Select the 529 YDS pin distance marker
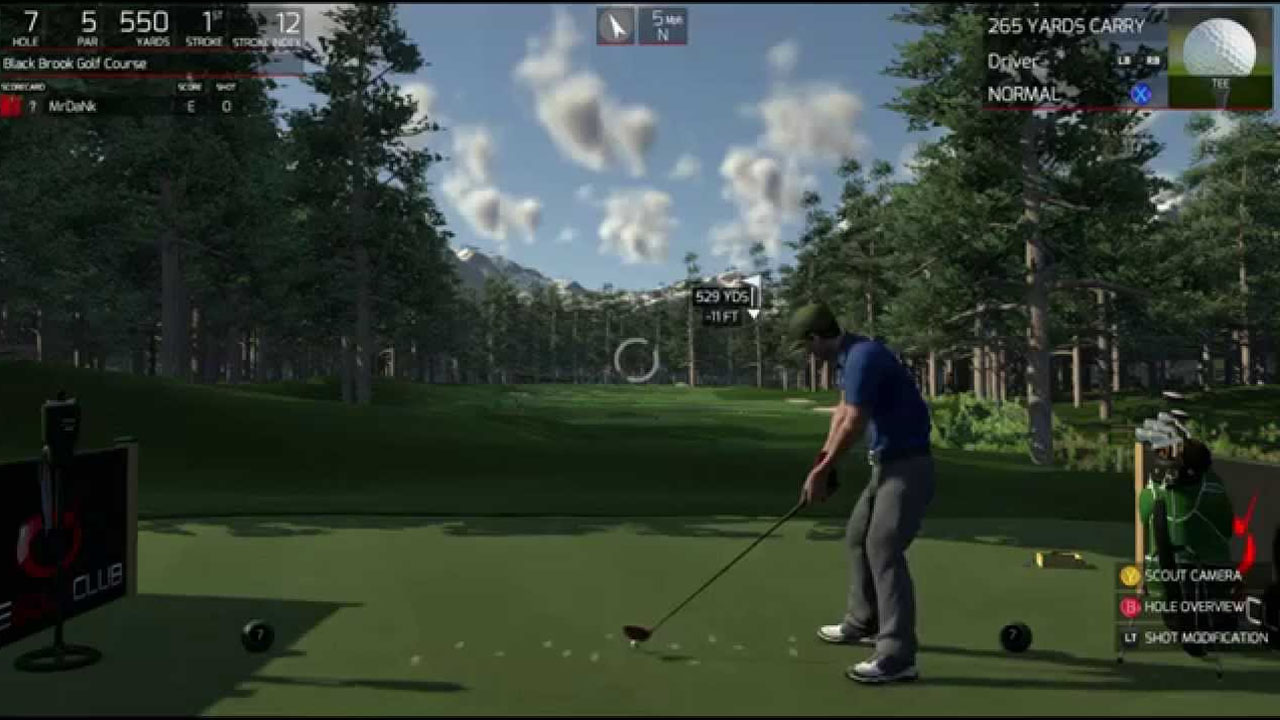The height and width of the screenshot is (720, 1280). (x=722, y=296)
